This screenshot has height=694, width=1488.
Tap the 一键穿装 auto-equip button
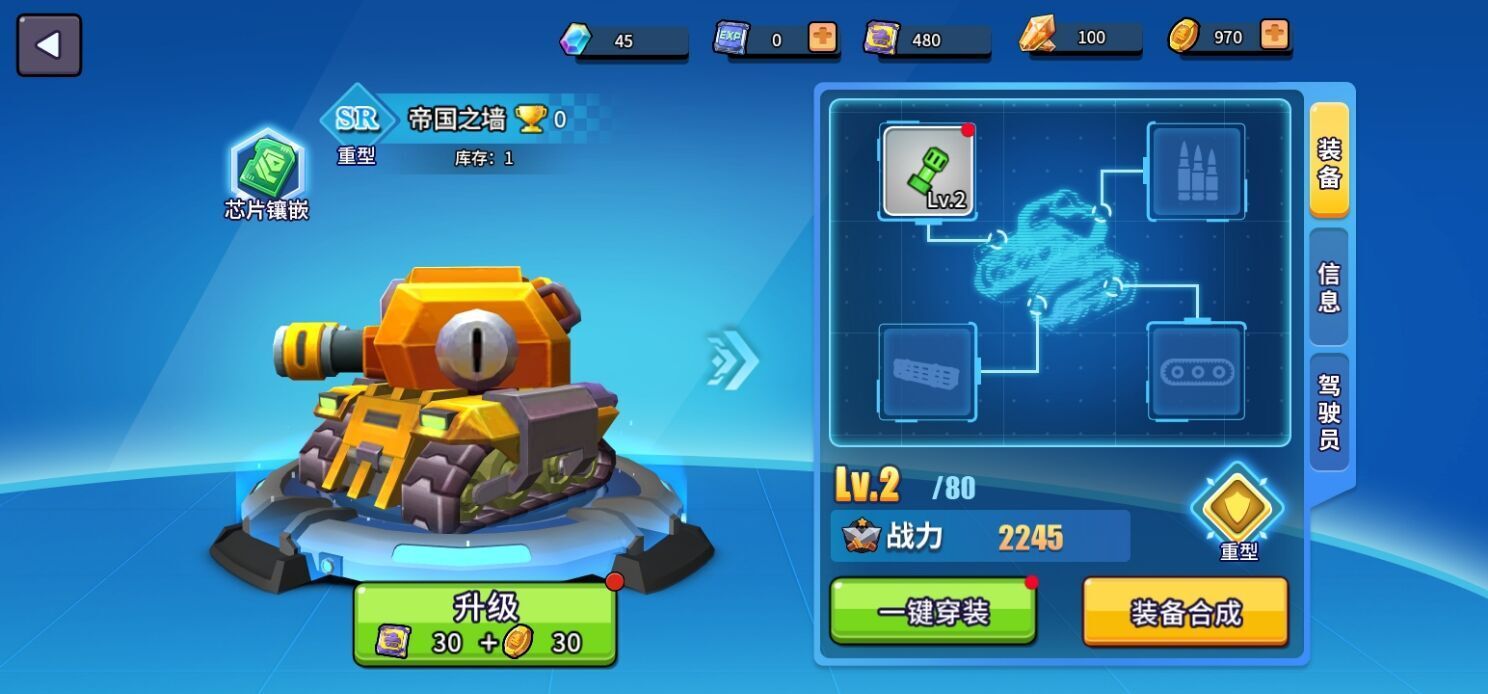(932, 611)
